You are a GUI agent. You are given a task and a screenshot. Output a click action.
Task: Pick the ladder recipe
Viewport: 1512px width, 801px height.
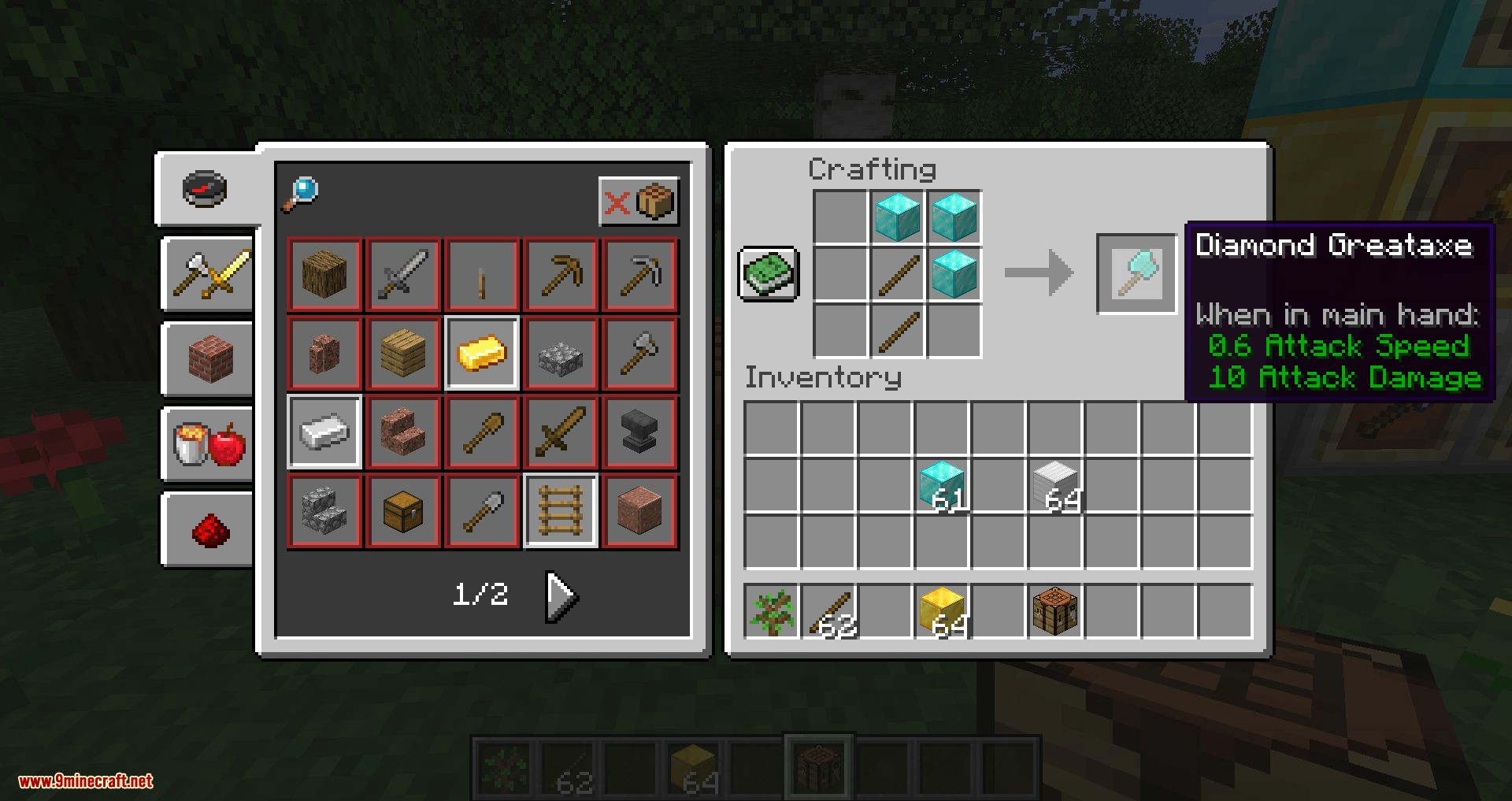click(x=561, y=510)
